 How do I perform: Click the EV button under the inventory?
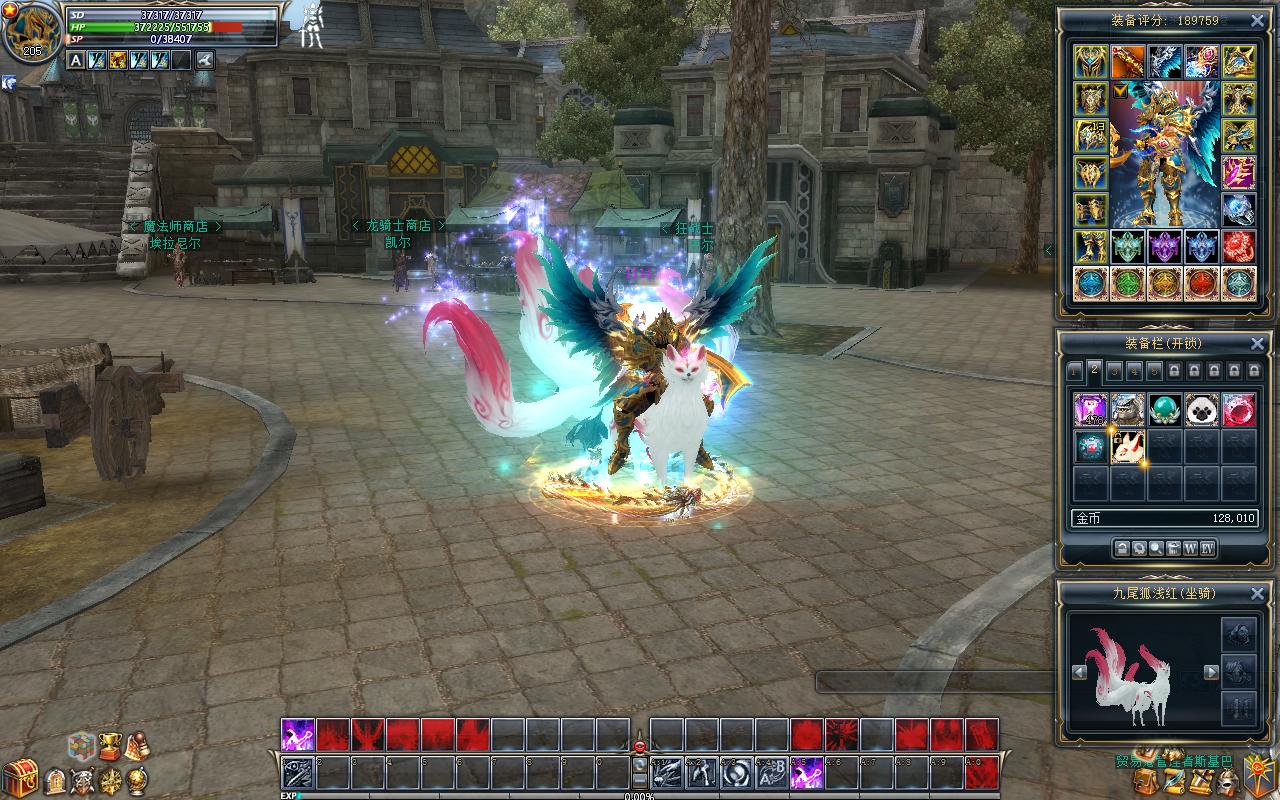[1207, 548]
